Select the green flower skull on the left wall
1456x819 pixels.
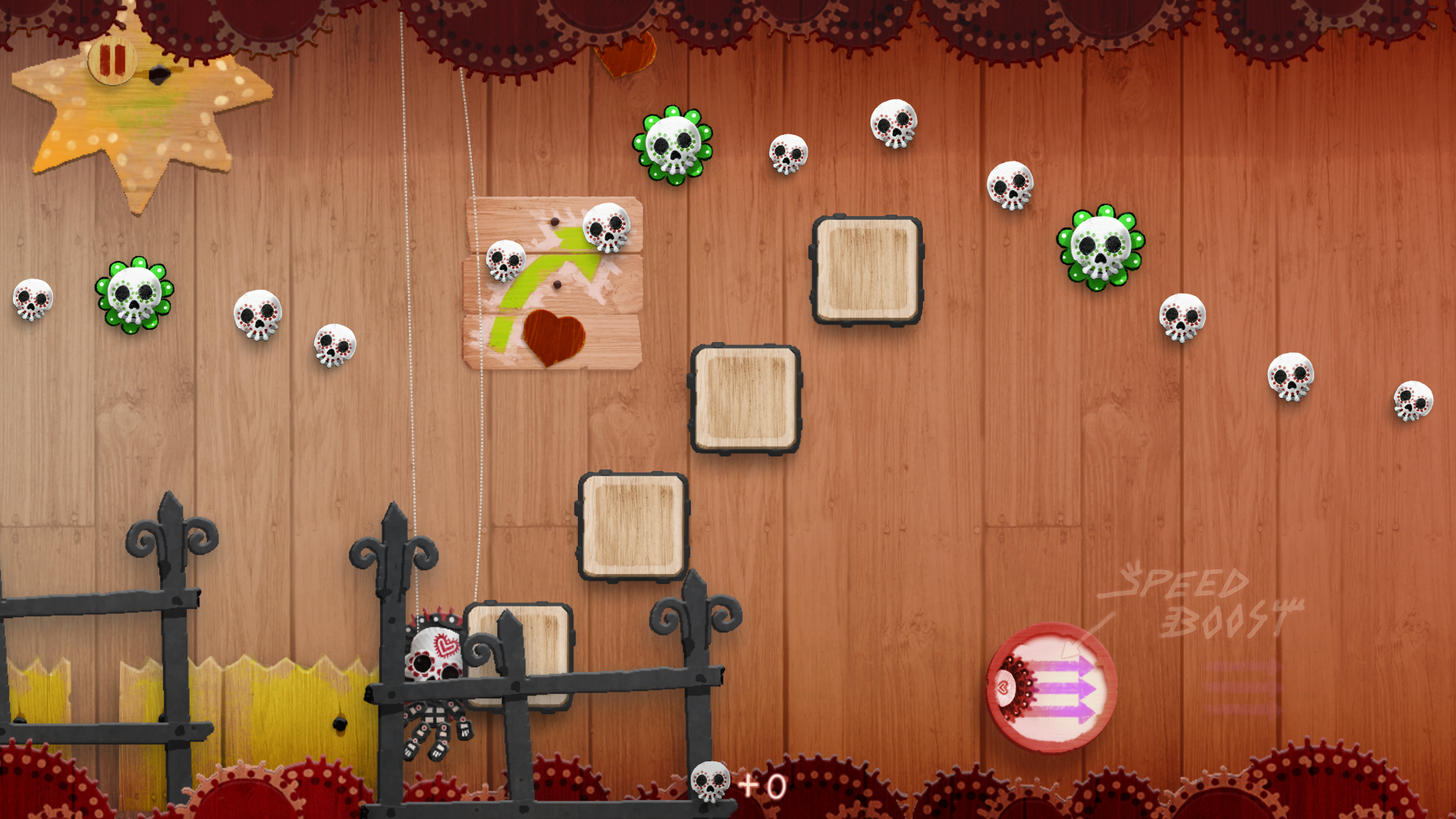(x=134, y=300)
